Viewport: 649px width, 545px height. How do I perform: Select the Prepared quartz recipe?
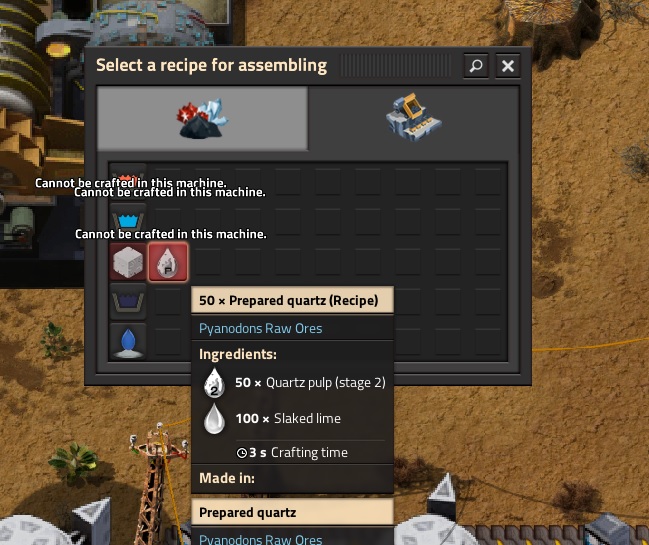(167, 262)
